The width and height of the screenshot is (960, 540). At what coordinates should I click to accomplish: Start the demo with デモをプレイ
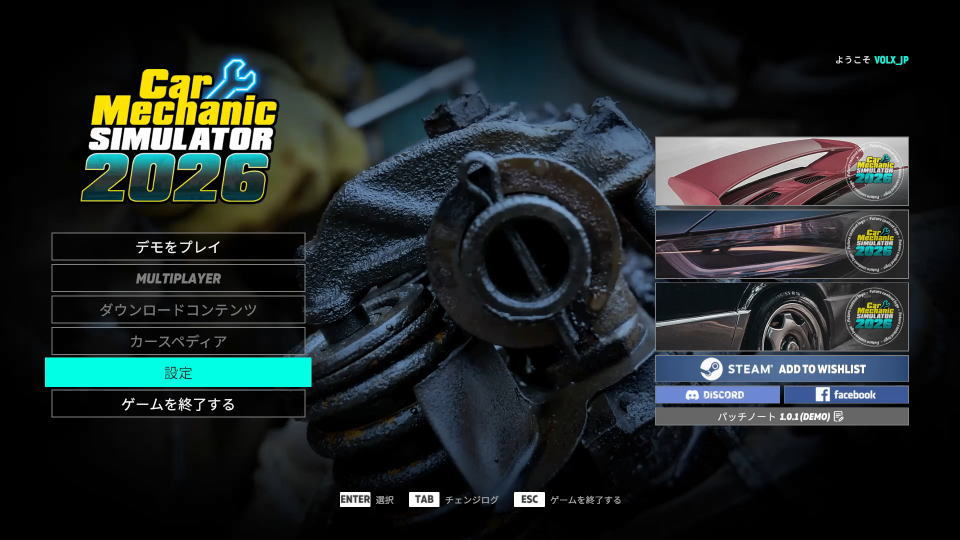(178, 246)
